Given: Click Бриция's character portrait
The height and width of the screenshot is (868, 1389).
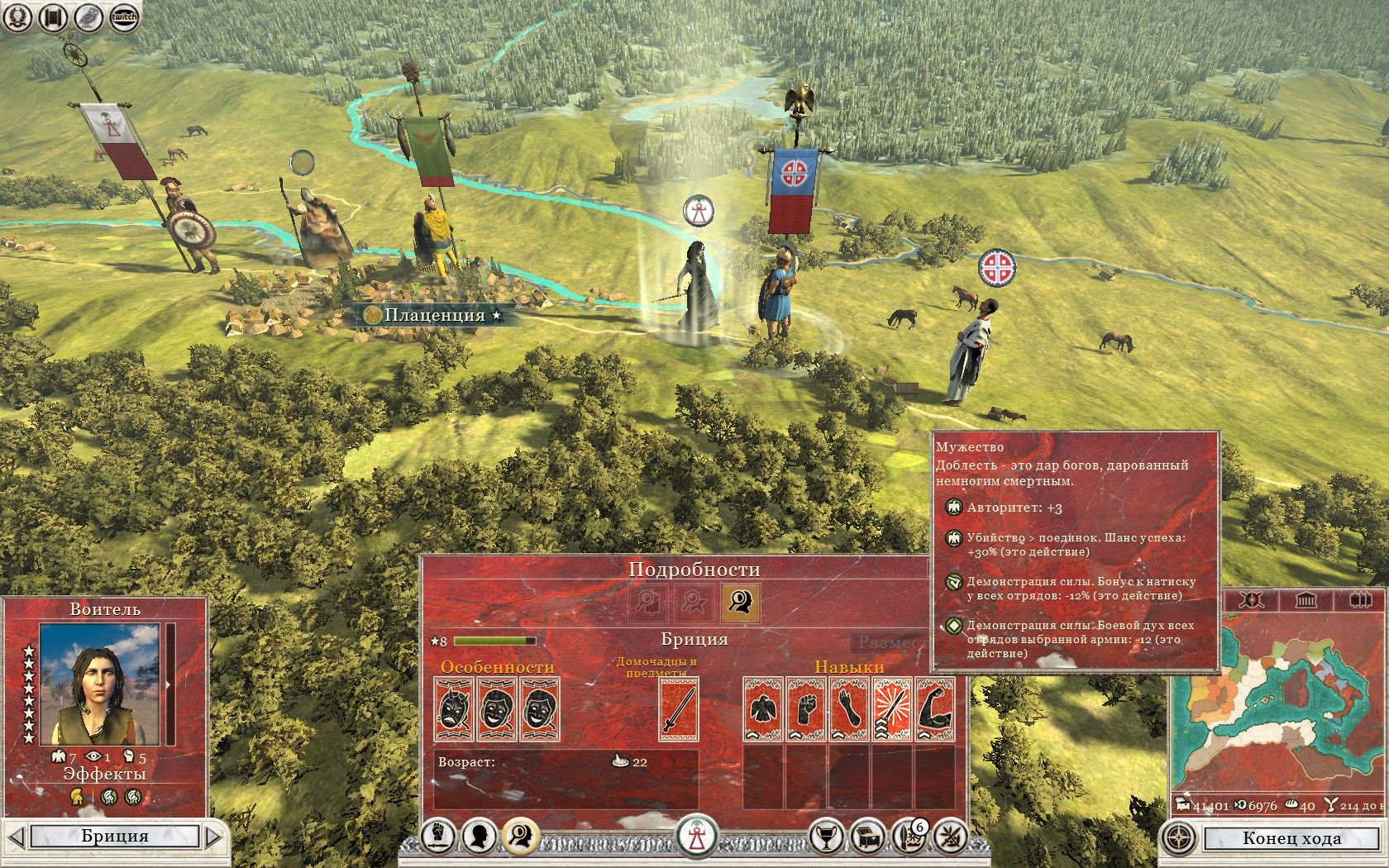Looking at the screenshot, I should (x=99, y=684).
